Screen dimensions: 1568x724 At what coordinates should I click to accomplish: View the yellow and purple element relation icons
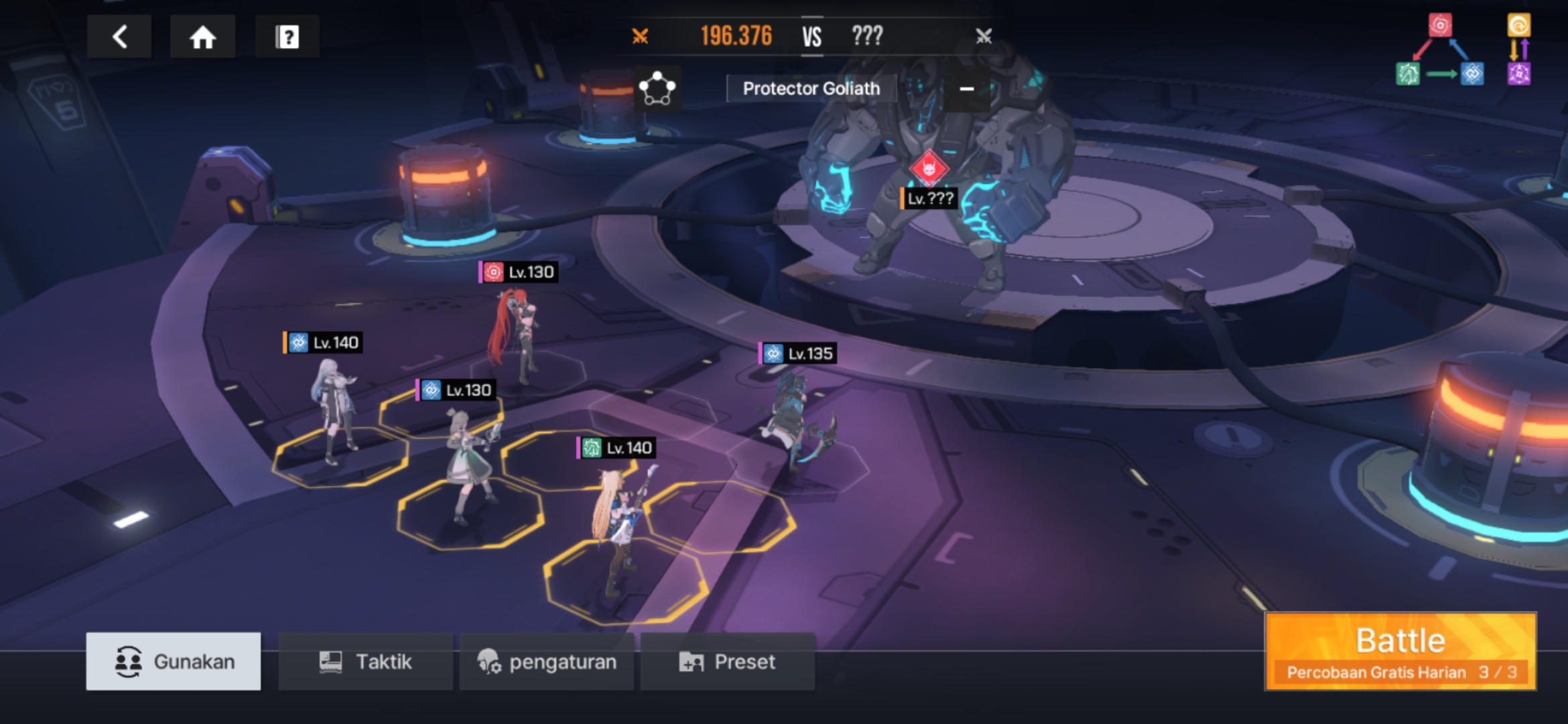(1518, 51)
